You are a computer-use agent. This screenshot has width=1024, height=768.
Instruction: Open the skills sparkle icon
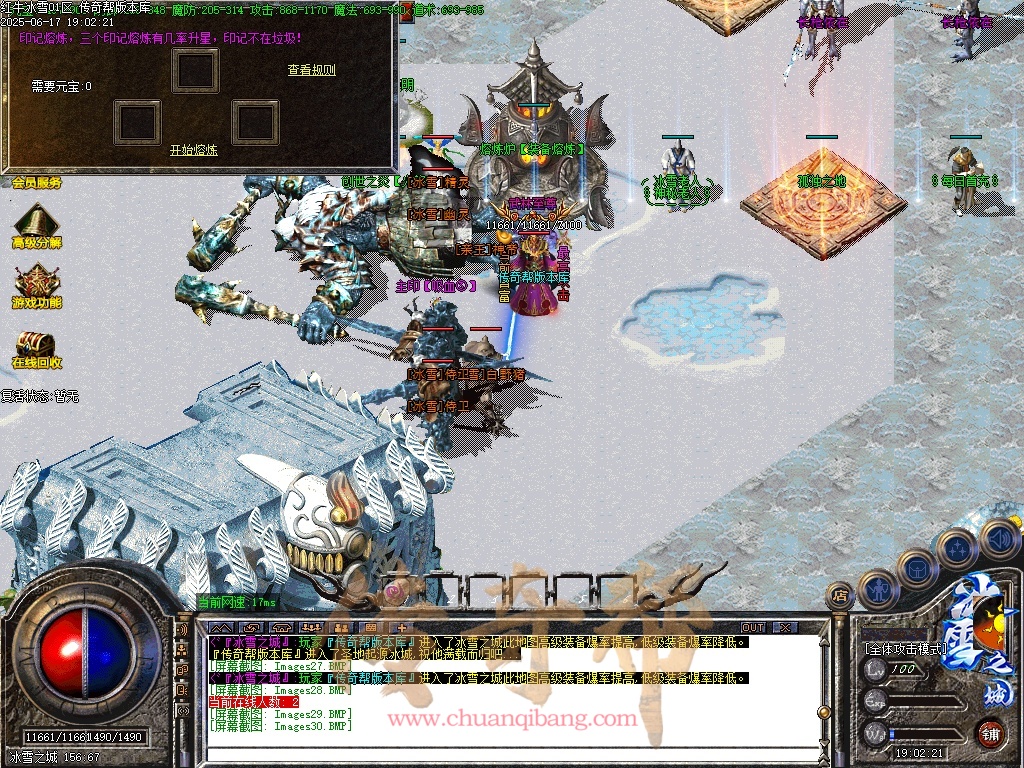[957, 548]
